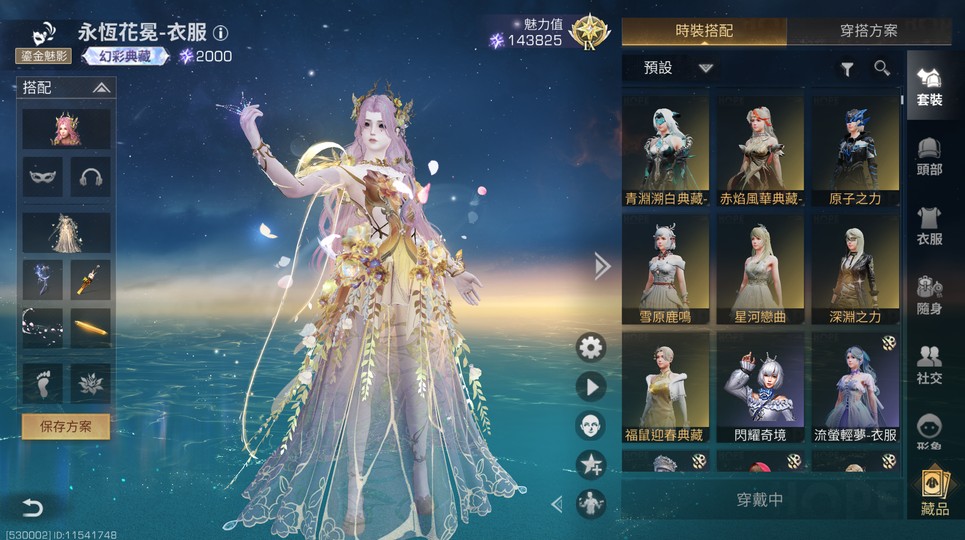This screenshot has height=540, width=965.
Task: Select the 閃耀奇境 outfit thumbnail
Action: (760, 387)
